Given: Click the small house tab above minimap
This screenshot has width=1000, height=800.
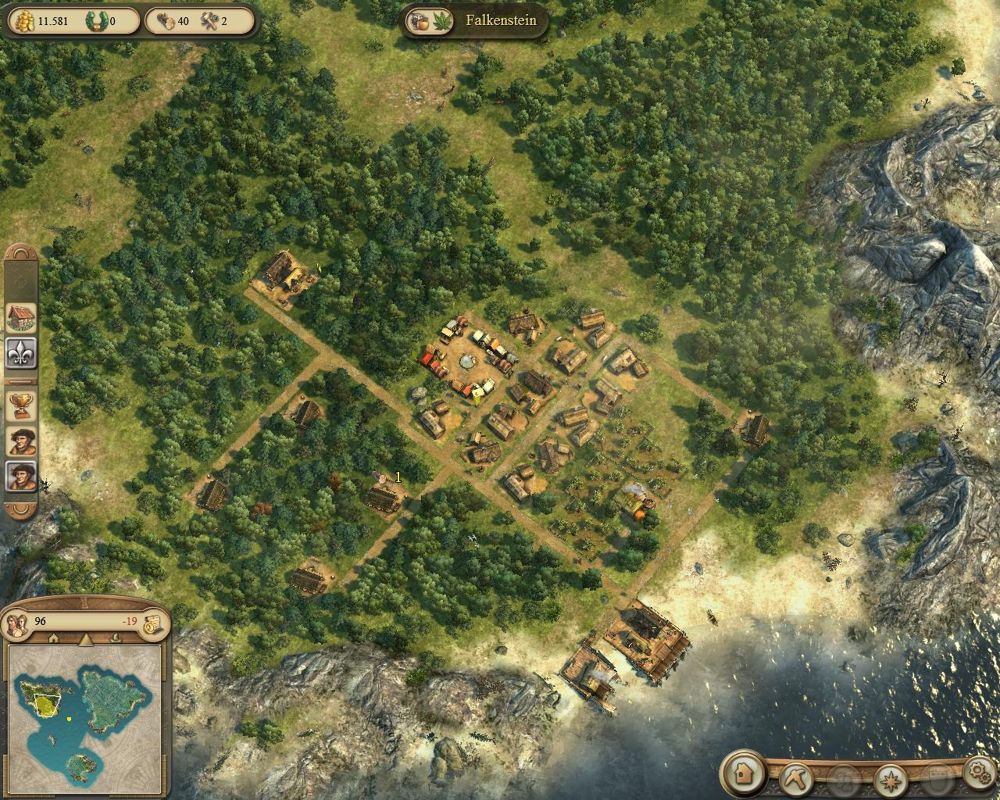Looking at the screenshot, I should click(x=52, y=639).
